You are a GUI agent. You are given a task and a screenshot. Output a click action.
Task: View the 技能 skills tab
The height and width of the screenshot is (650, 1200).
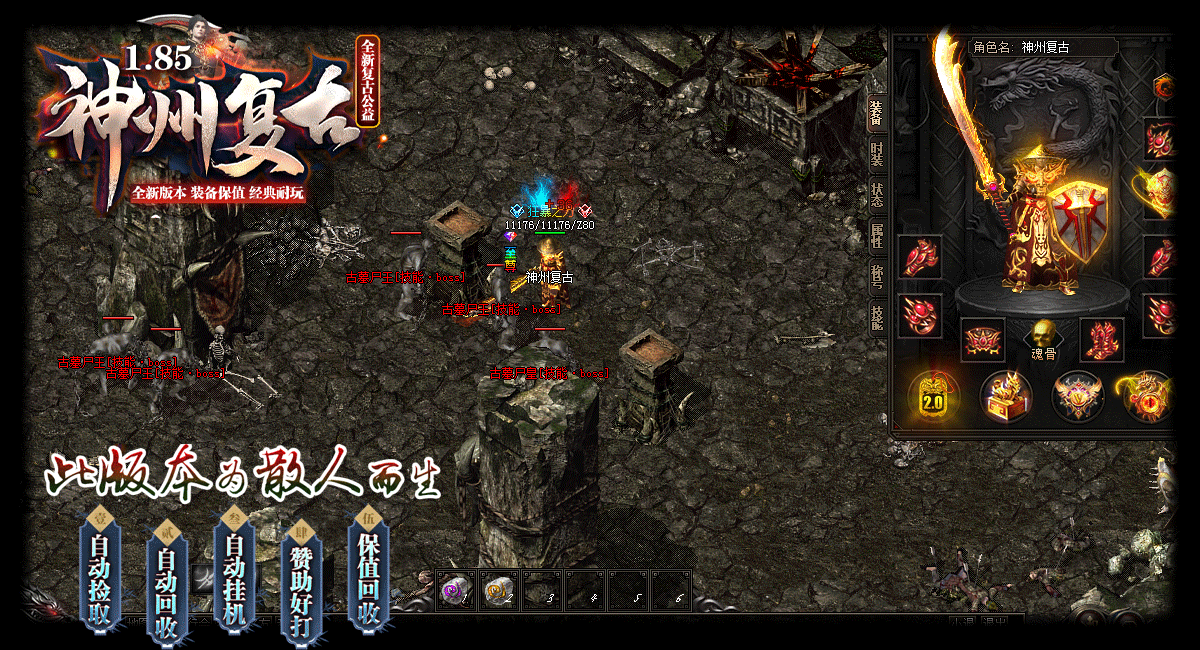876,318
